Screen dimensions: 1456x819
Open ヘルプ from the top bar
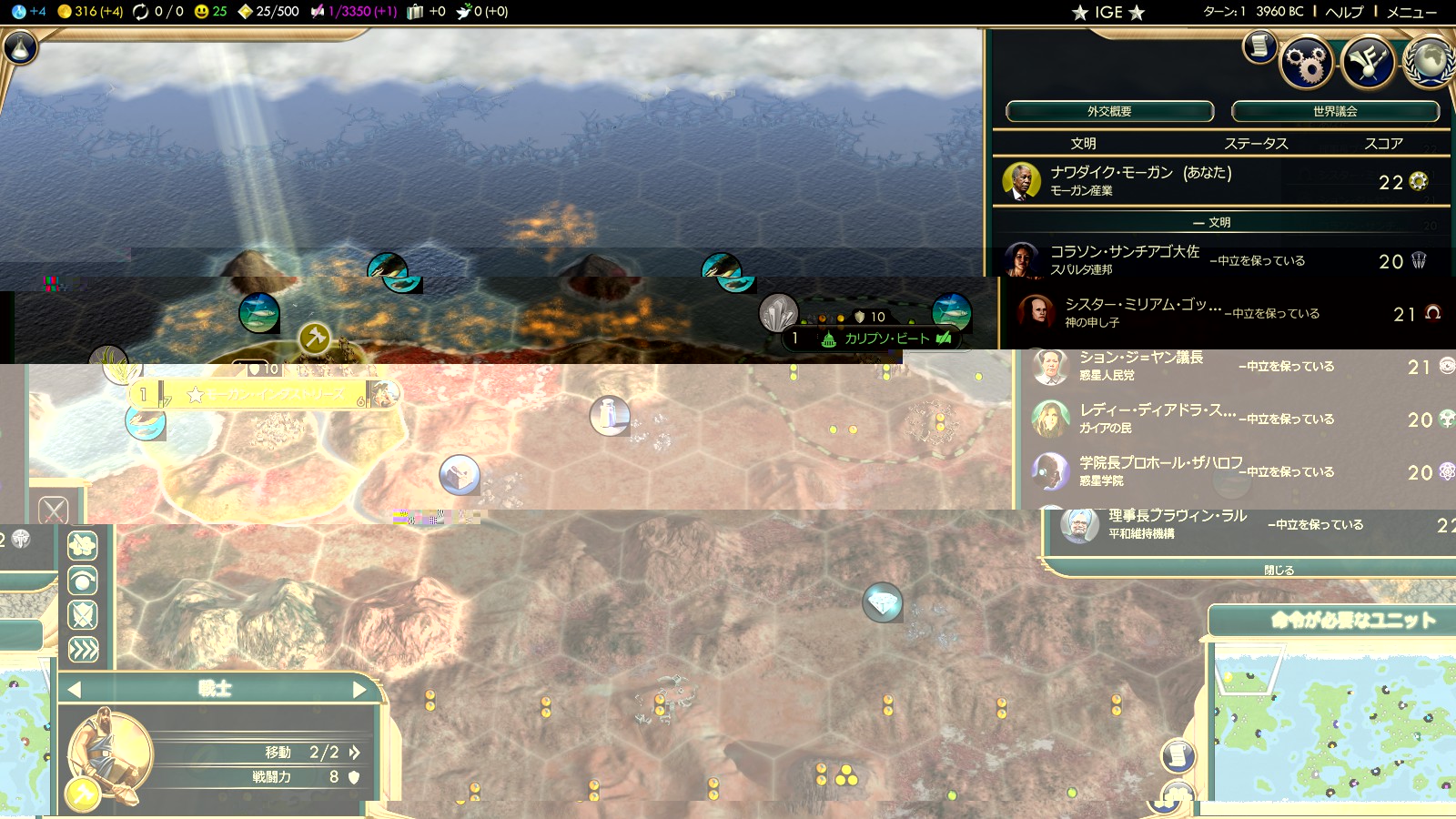click(1344, 12)
